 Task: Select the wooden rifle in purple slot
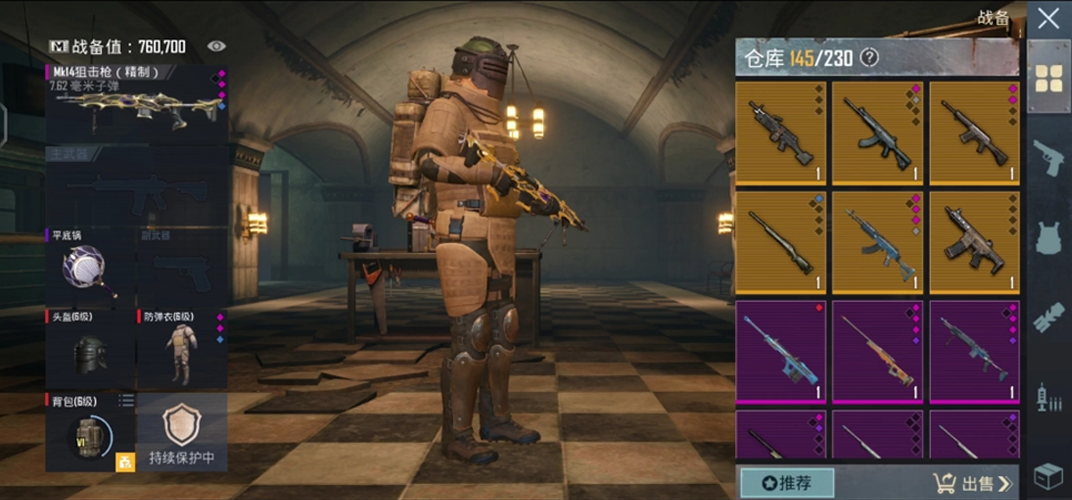[x=877, y=348]
